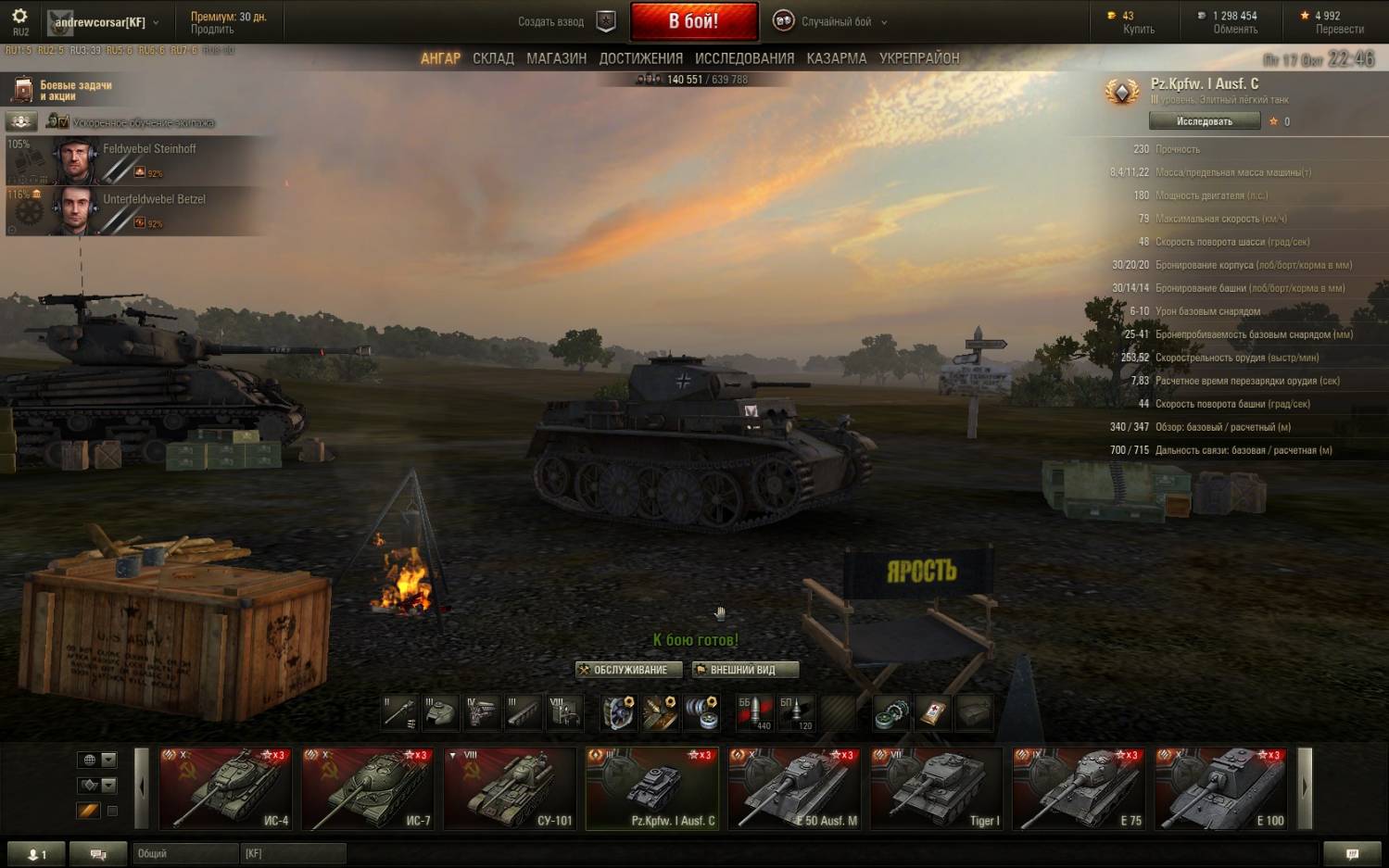The height and width of the screenshot is (868, 1389).
Task: Create a platoon via Создать взвод
Action: coord(564,21)
